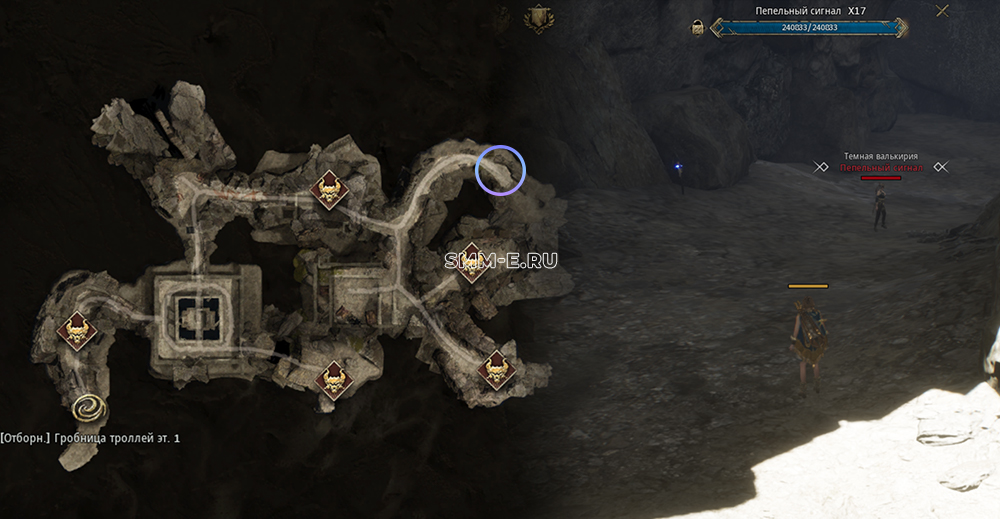The image size is (1000, 519).
Task: Select the golden spiral portal marker on the map
Action: (90, 408)
